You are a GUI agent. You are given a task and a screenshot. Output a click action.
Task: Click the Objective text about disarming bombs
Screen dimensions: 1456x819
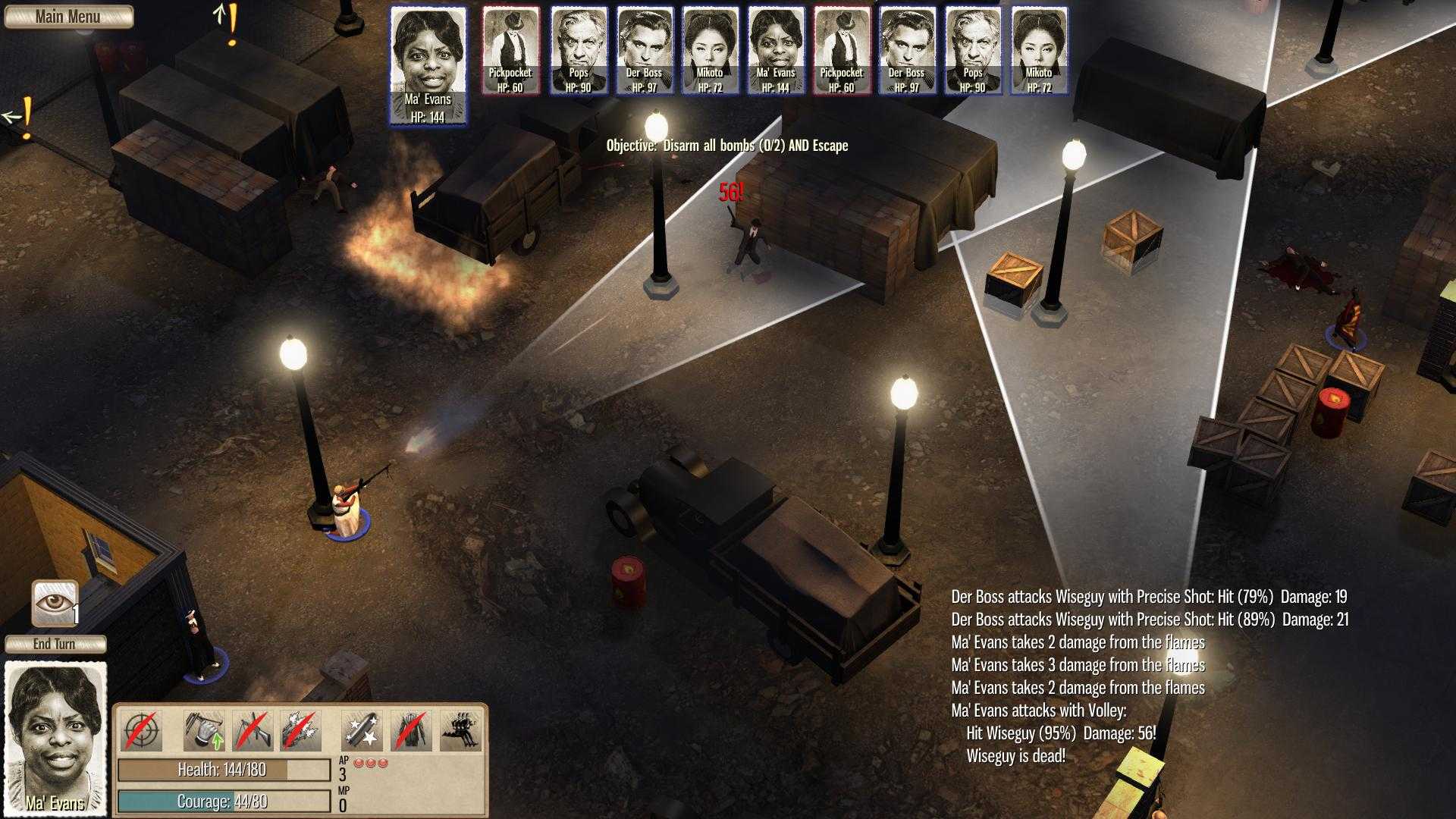coord(726,147)
